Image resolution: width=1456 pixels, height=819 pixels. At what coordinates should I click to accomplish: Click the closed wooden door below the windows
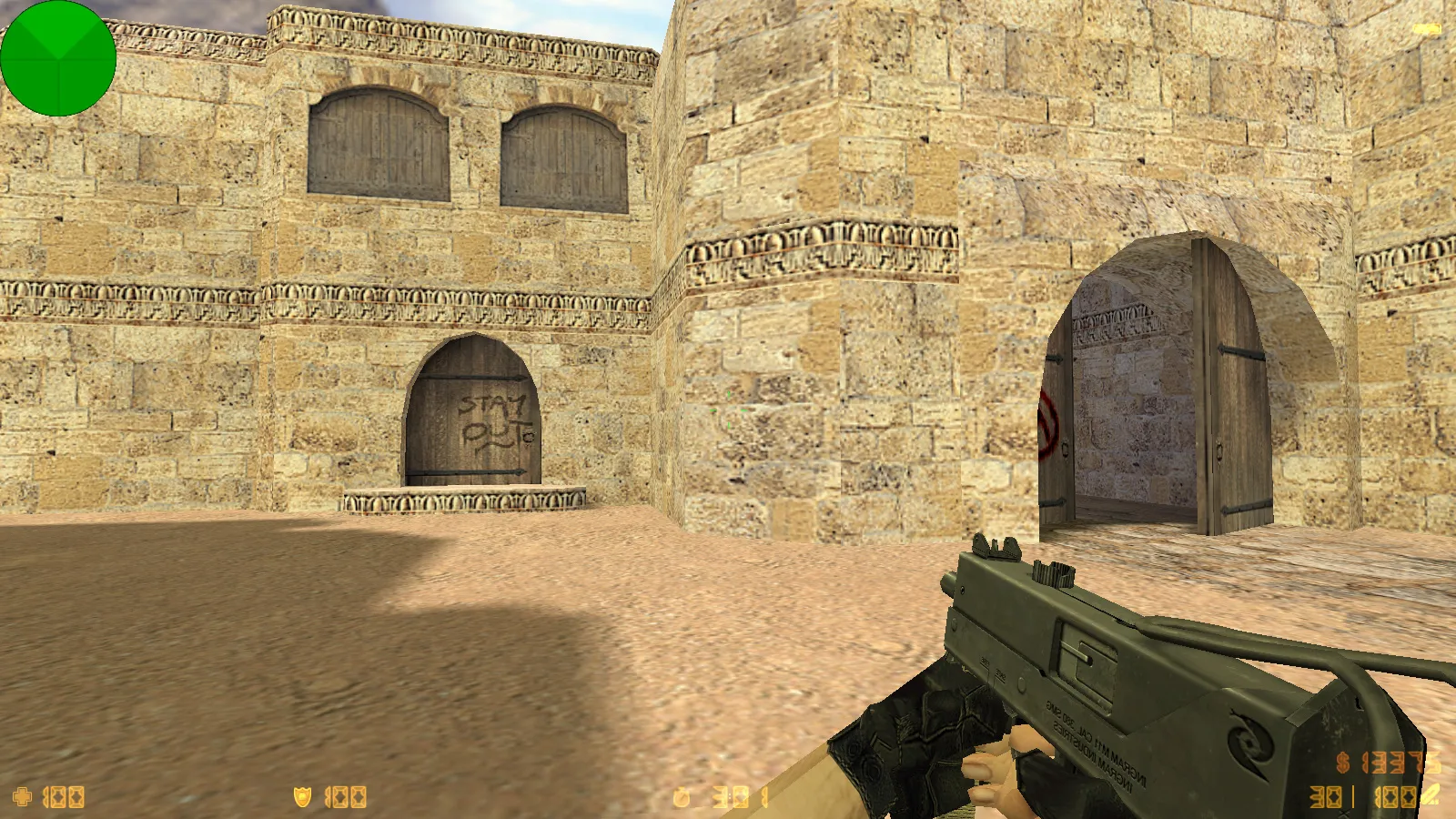click(x=473, y=419)
